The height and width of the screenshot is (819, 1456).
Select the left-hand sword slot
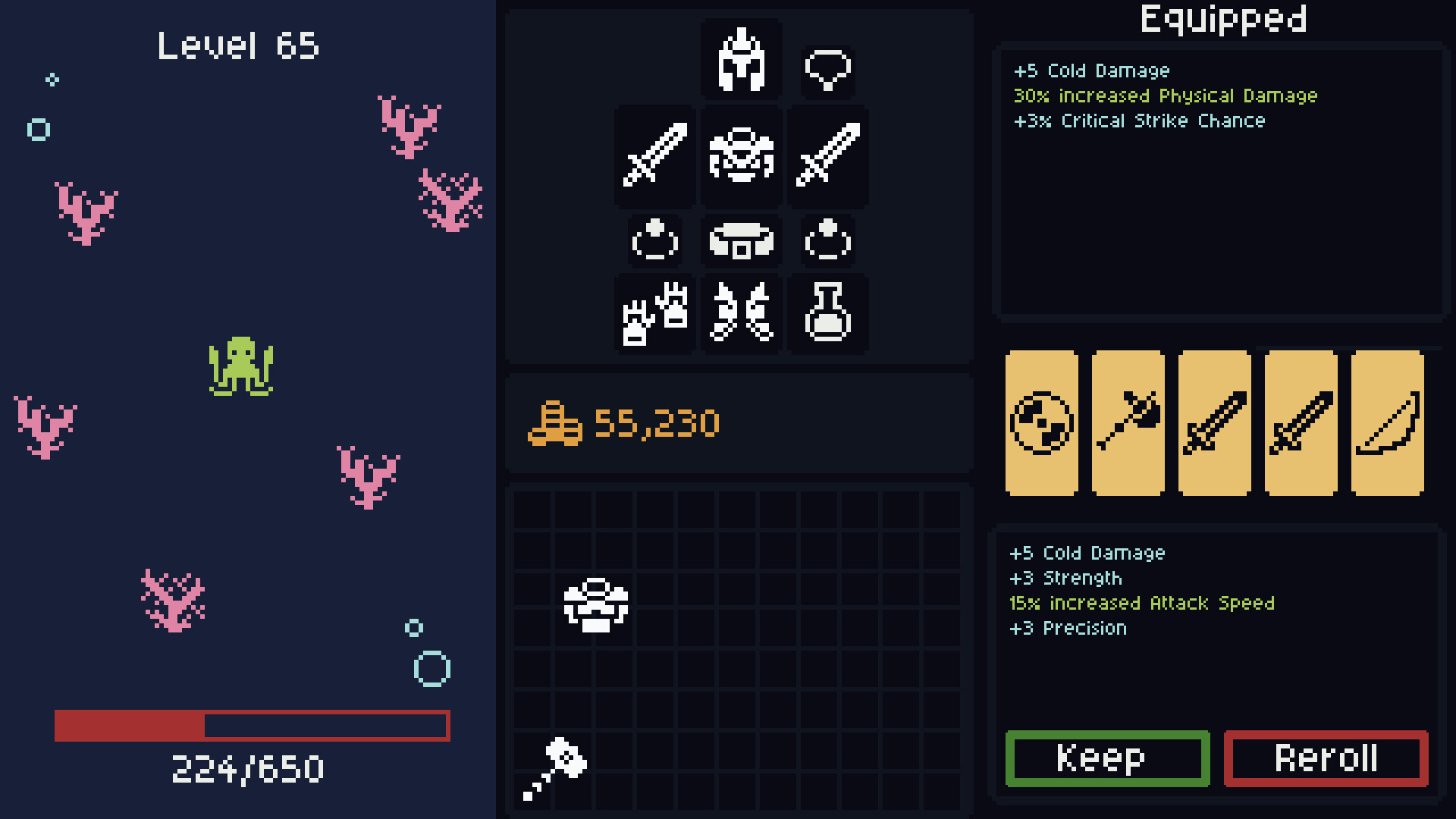[x=654, y=158]
